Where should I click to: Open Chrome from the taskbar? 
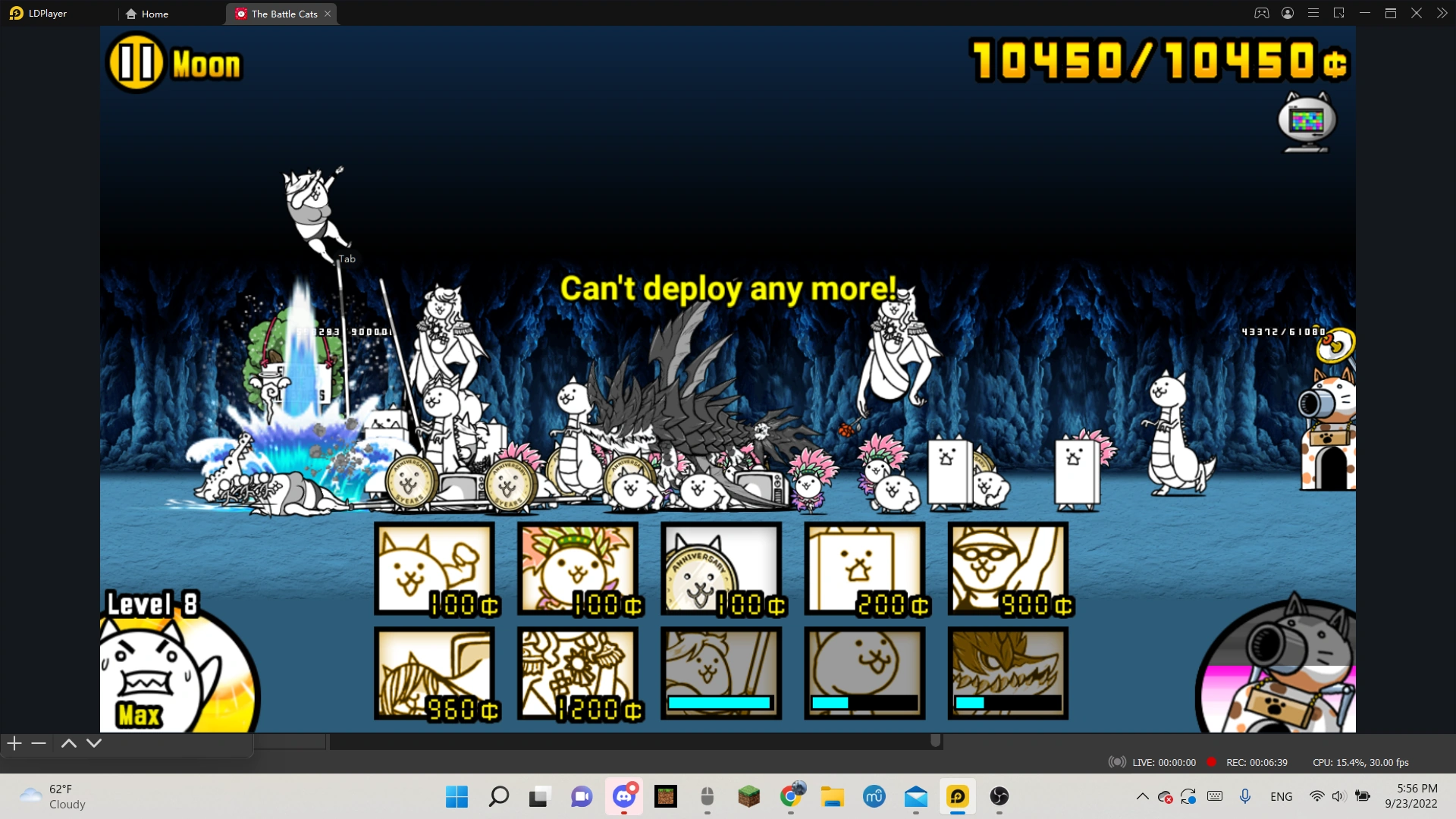coord(791,796)
